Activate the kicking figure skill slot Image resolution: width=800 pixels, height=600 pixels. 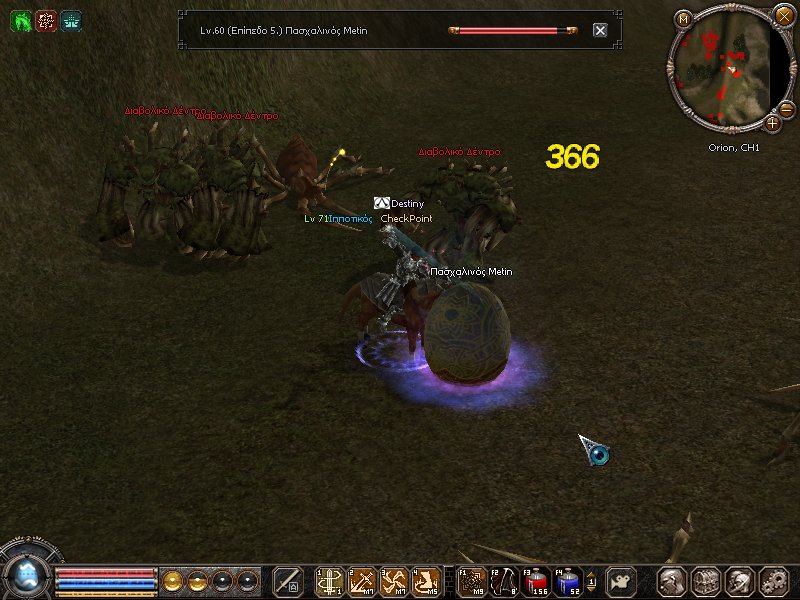[x=426, y=581]
